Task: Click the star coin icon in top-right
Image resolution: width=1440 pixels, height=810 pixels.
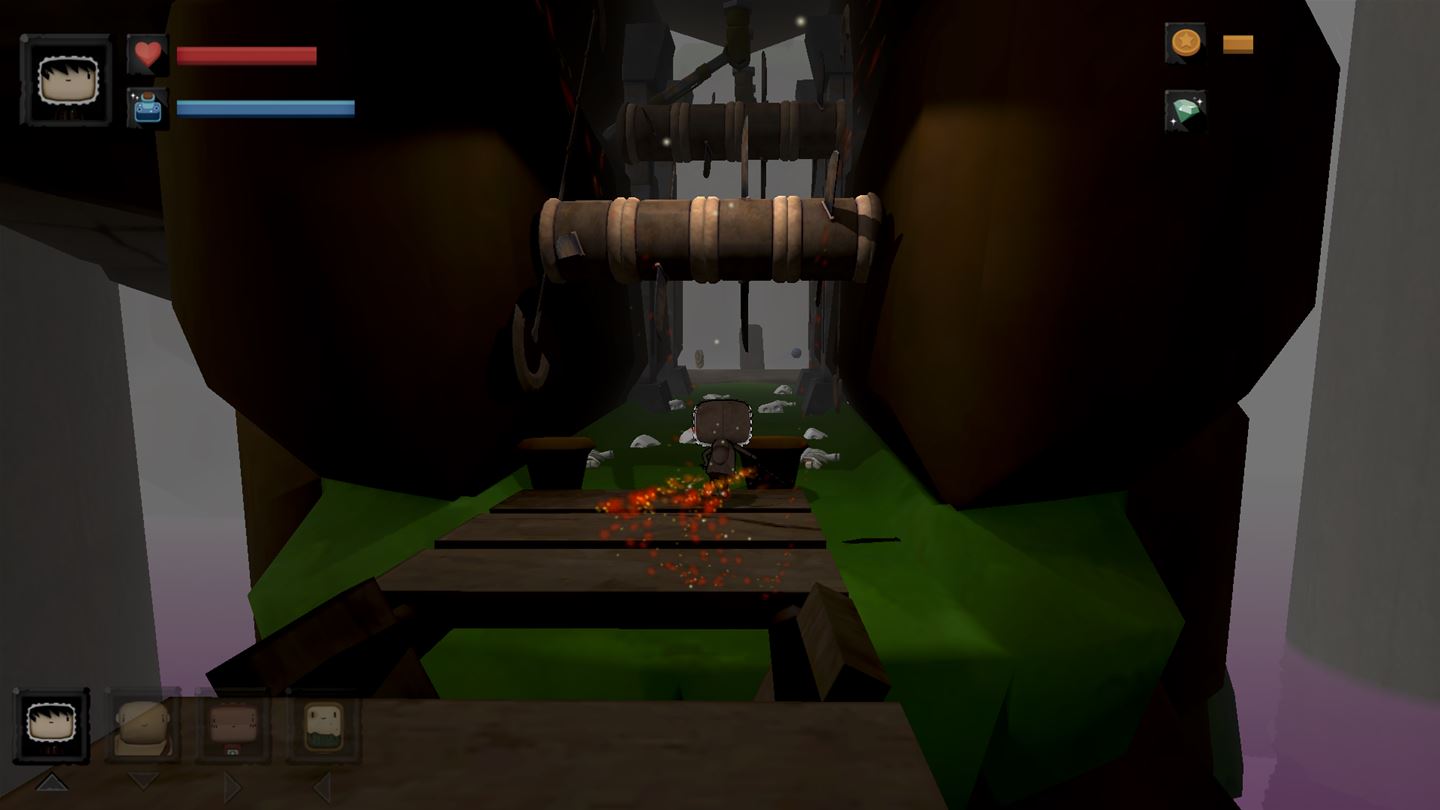Action: [x=1185, y=43]
